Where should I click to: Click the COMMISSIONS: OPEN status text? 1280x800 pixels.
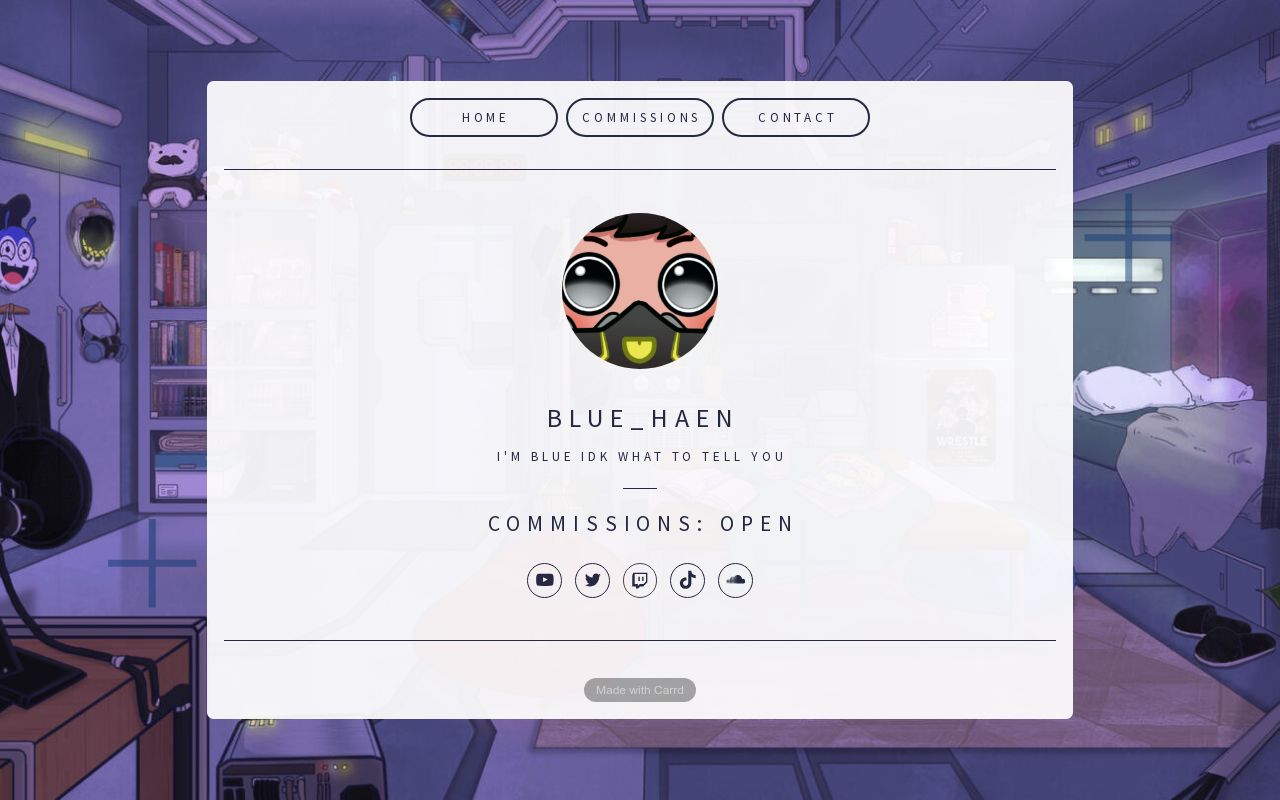[x=640, y=523]
